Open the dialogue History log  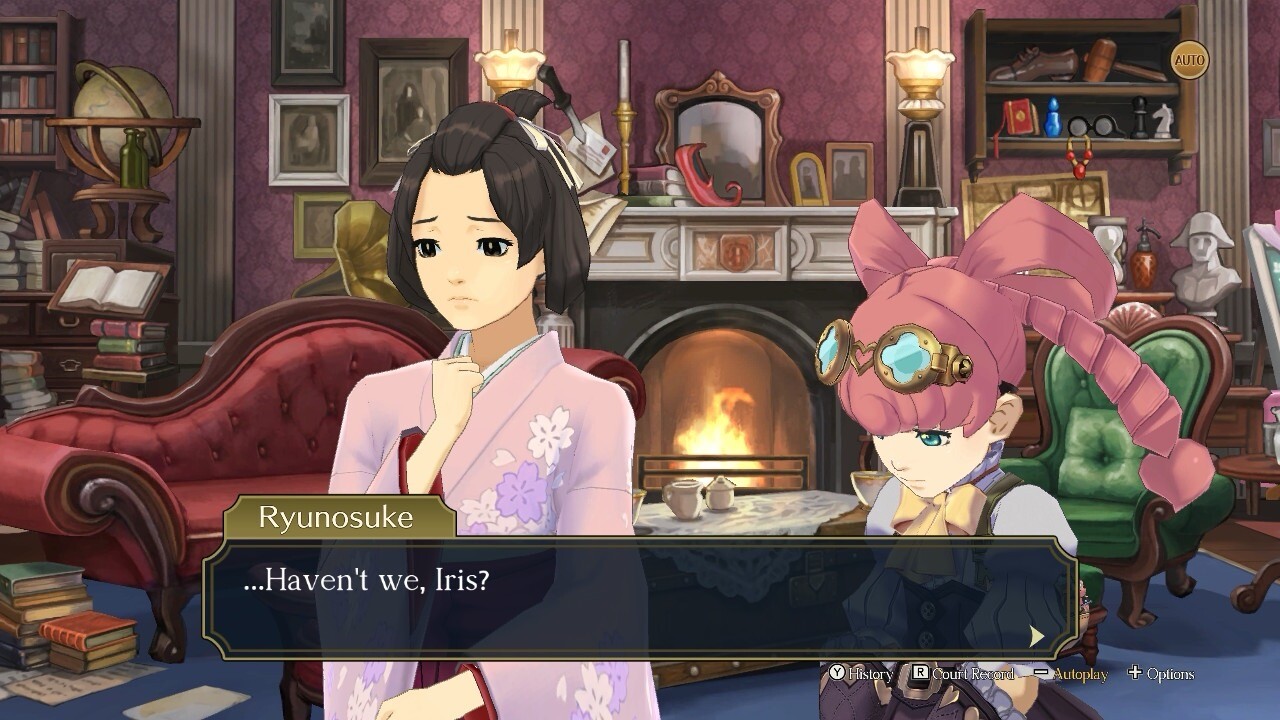[861, 674]
